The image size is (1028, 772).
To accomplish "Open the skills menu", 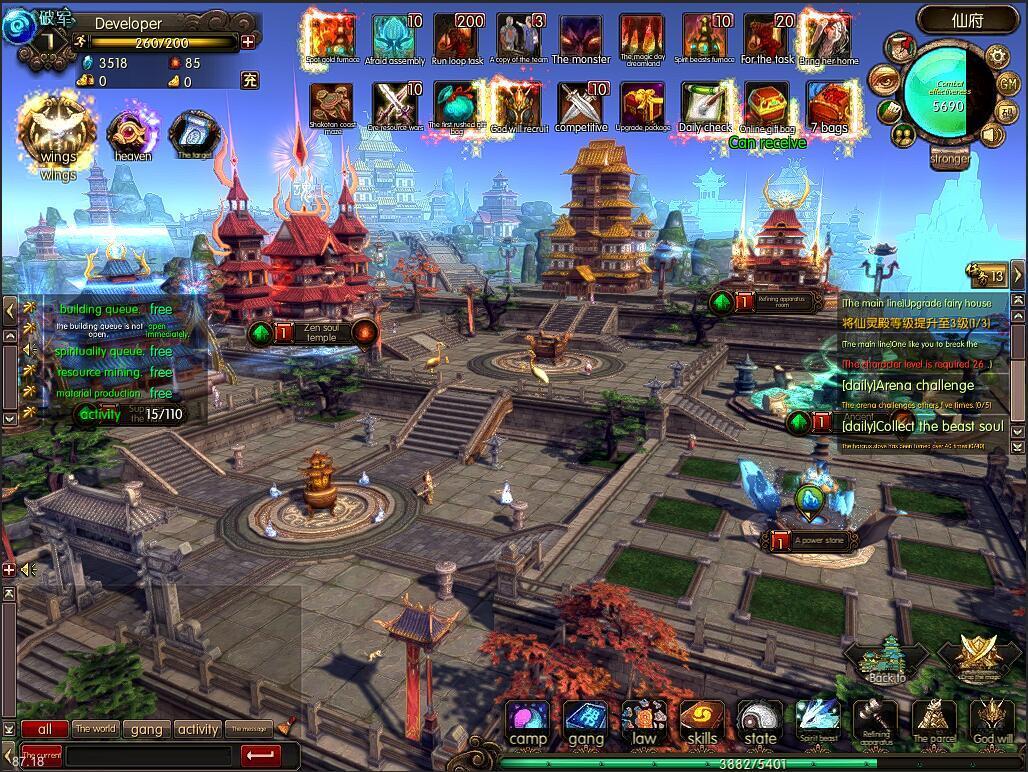I will click(x=702, y=722).
